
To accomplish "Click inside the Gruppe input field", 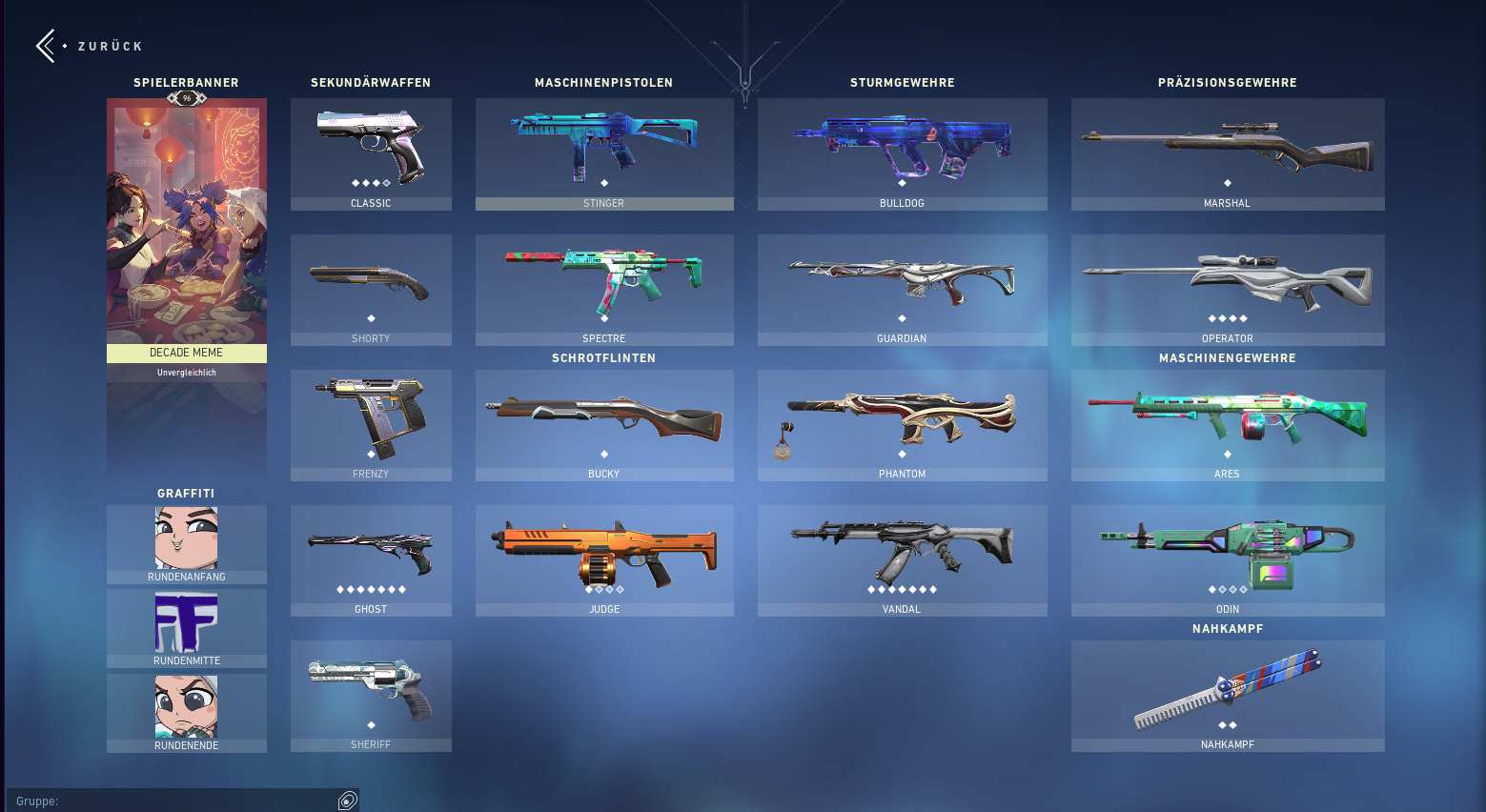I will click(172, 801).
